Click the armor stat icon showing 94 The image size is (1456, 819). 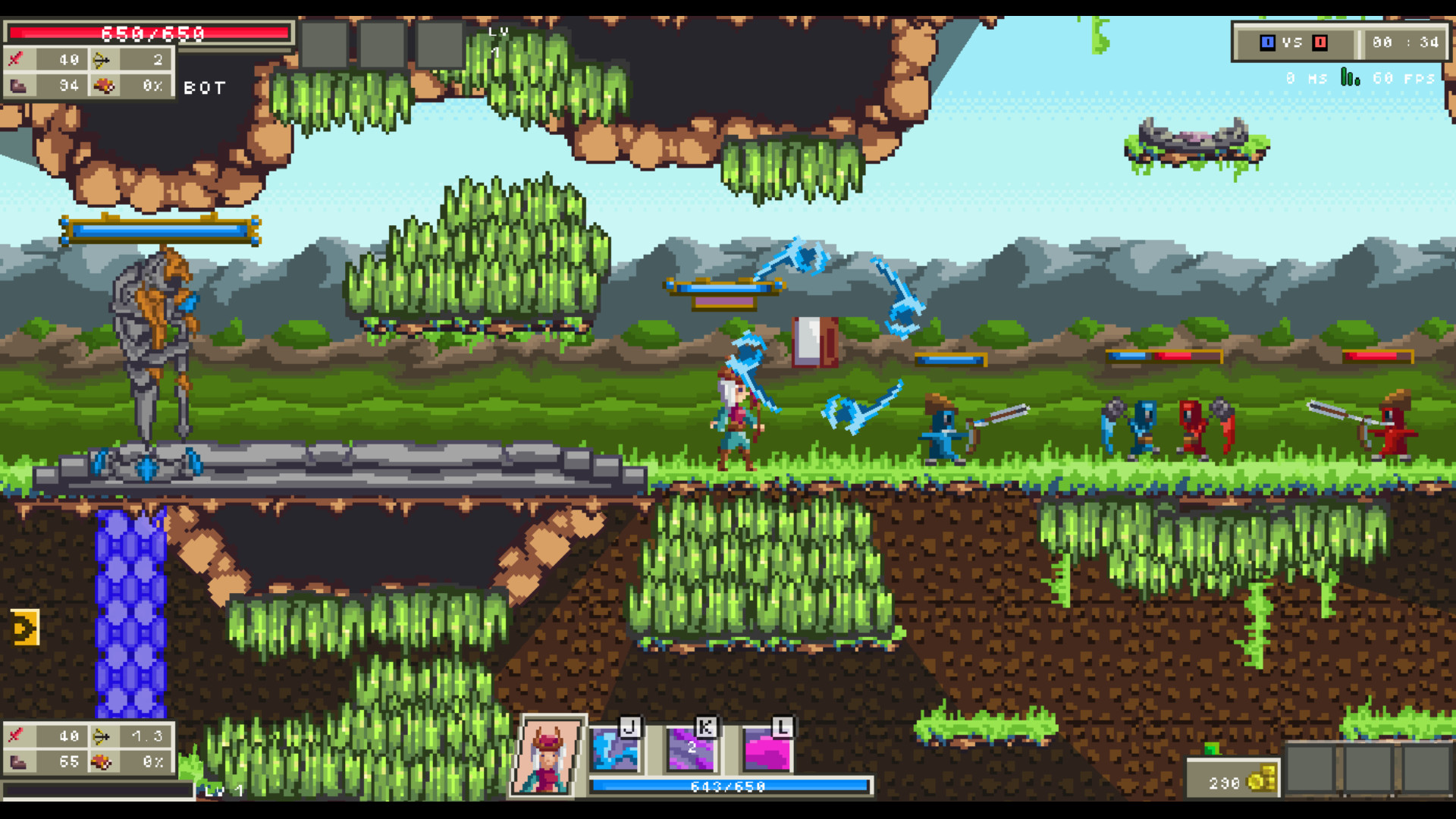click(x=19, y=85)
